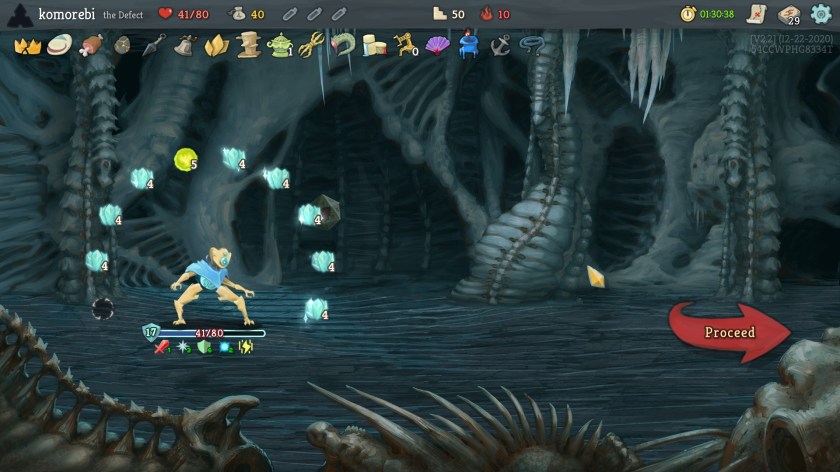Open the map scroll icon
Viewport: 840px width, 472px height.
(x=755, y=14)
